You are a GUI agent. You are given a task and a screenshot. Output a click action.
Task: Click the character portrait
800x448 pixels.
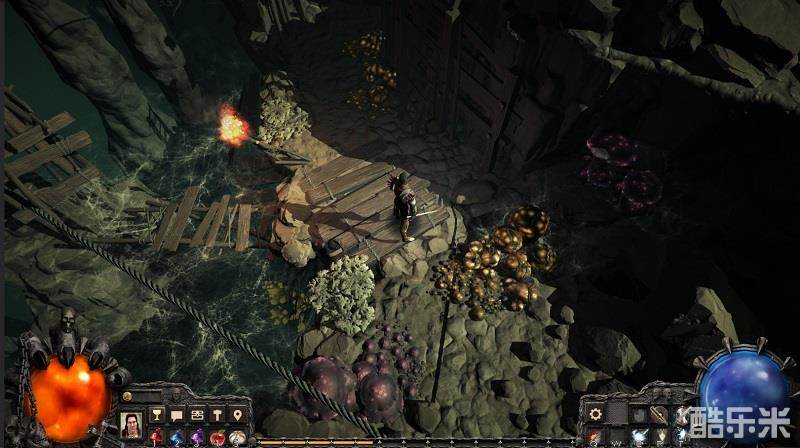click(130, 425)
